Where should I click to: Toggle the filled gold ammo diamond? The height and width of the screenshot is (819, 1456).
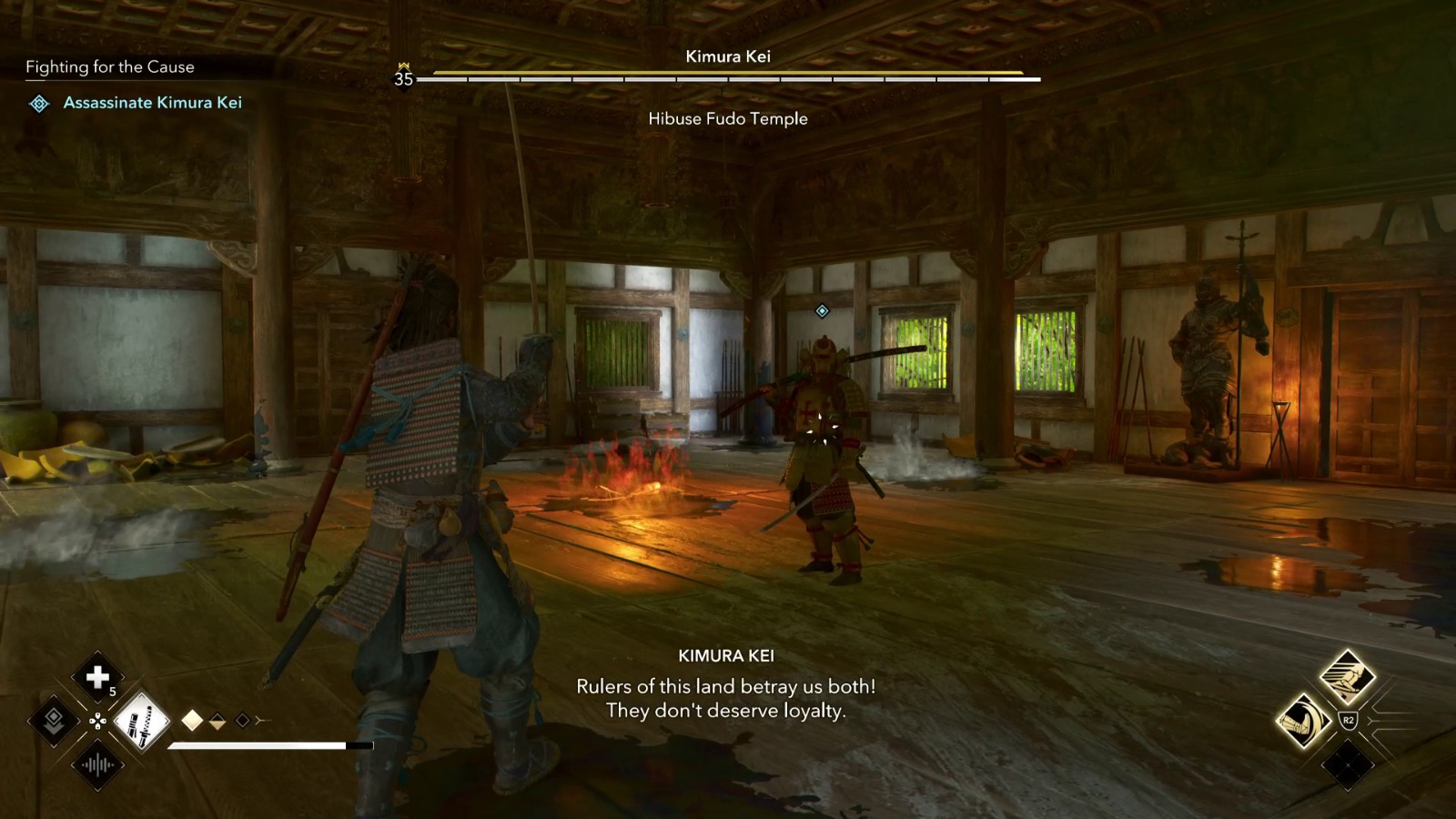193,720
